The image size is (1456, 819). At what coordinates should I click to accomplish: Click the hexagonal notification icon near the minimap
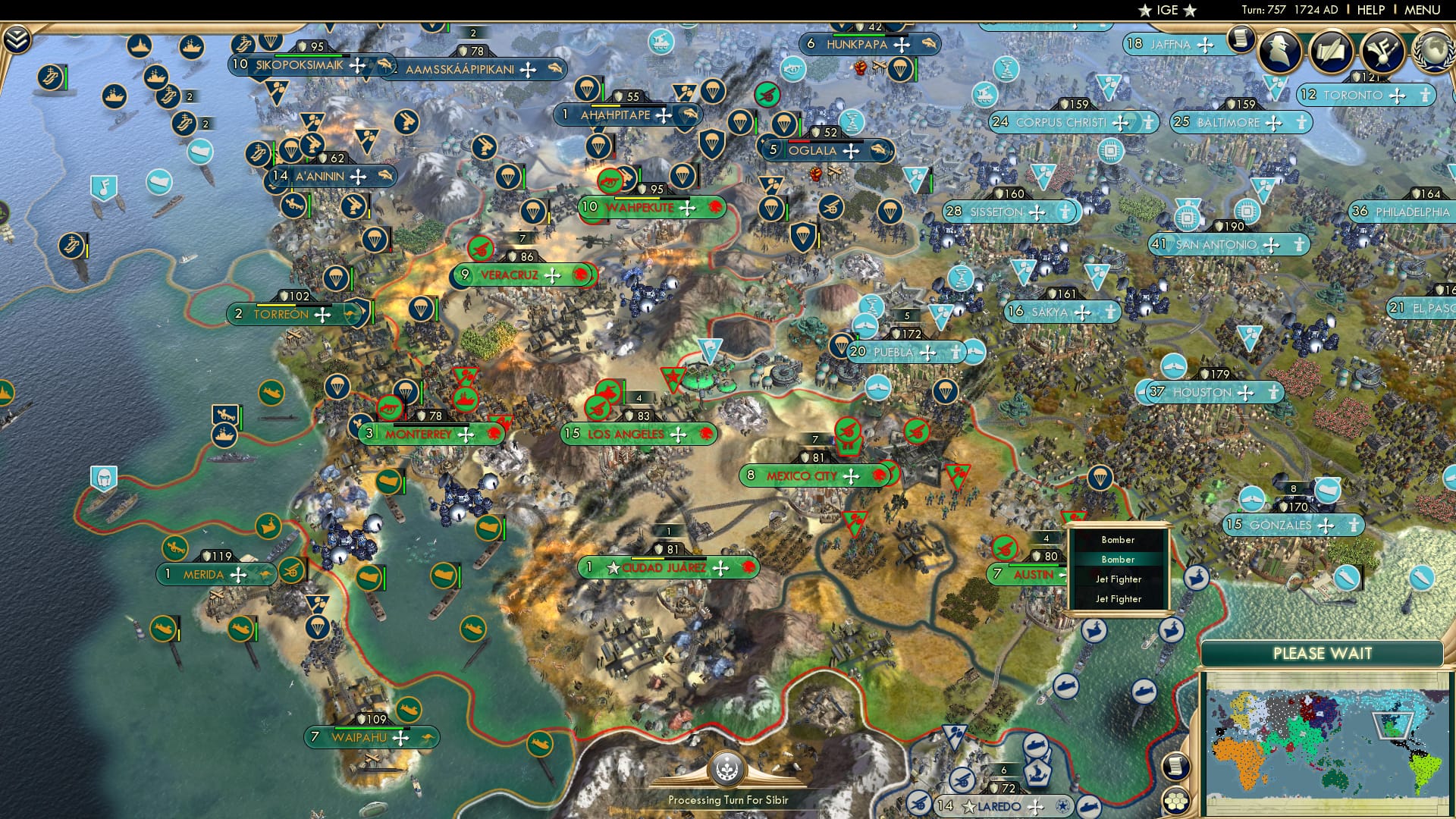click(1175, 801)
